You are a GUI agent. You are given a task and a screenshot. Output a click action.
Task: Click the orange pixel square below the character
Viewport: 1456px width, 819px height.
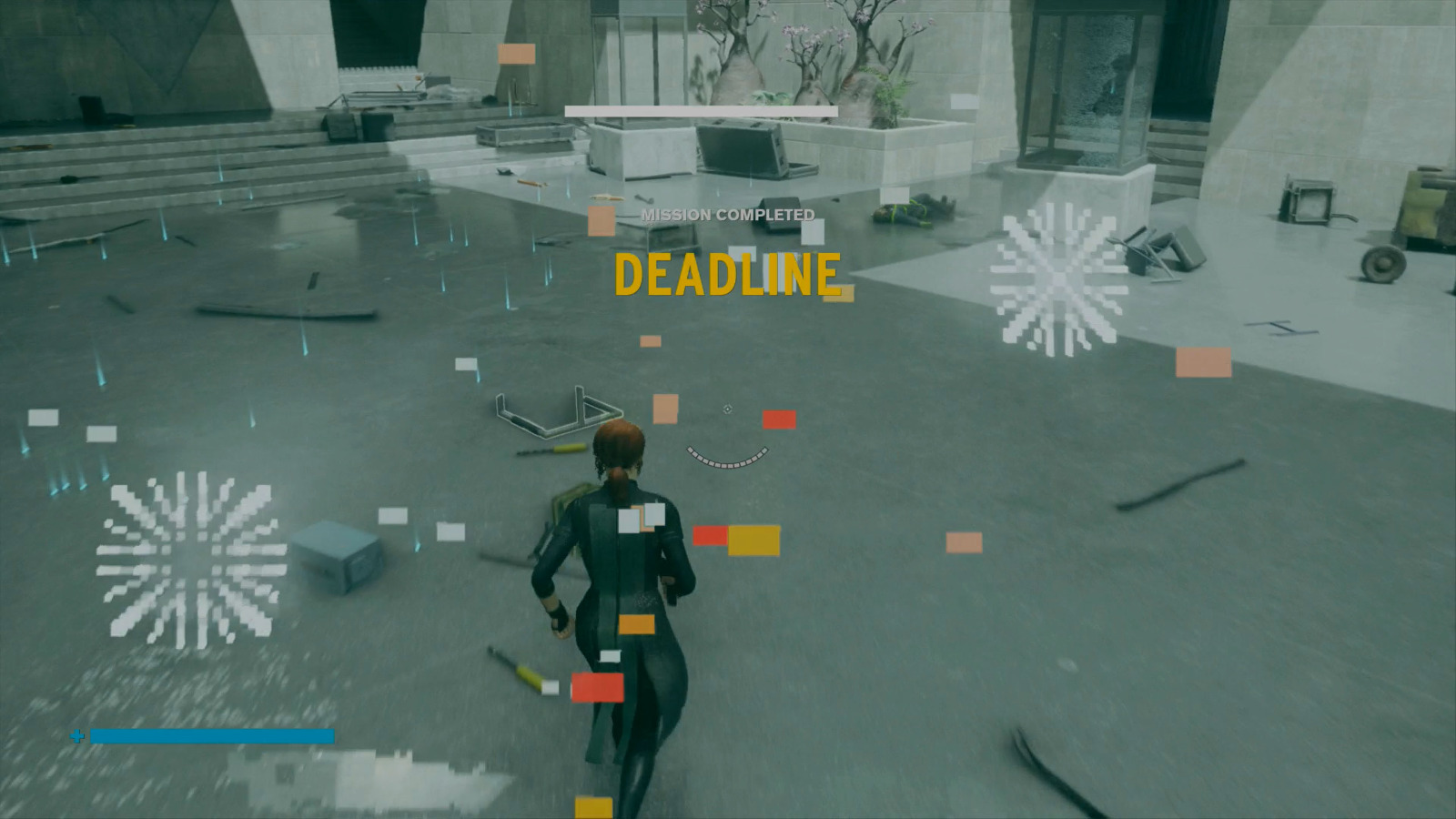pos(637,623)
